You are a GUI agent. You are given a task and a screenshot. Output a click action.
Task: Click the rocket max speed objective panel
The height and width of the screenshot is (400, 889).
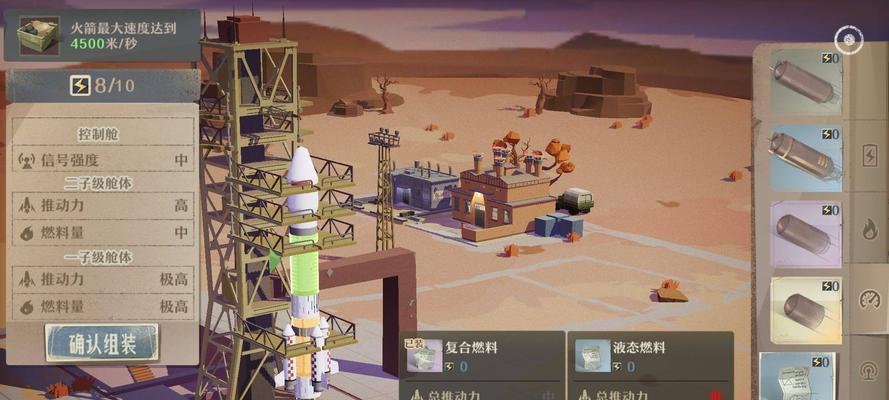tap(102, 34)
